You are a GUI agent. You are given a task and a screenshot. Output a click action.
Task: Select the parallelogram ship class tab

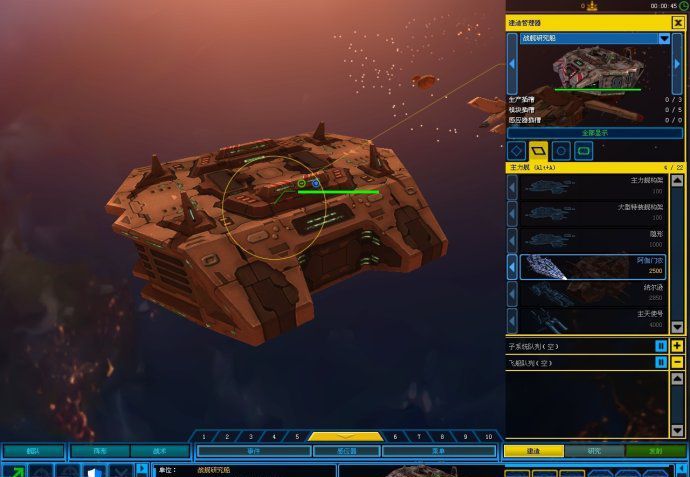point(539,151)
